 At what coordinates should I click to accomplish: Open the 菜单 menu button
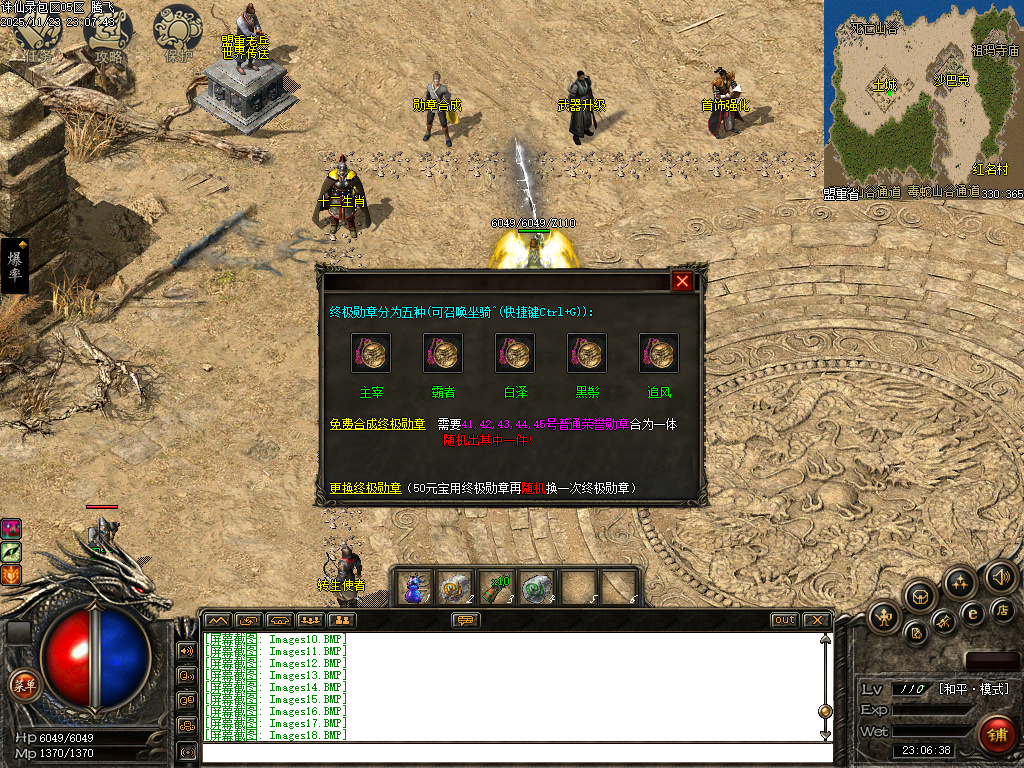(23, 685)
